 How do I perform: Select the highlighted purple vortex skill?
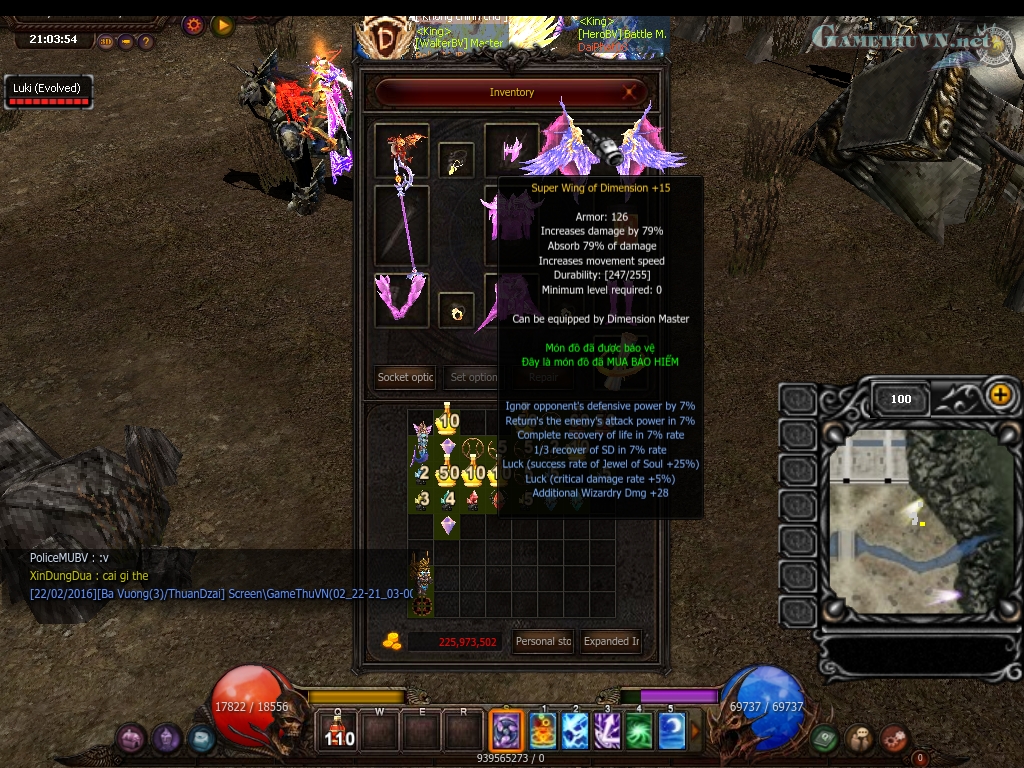click(506, 730)
